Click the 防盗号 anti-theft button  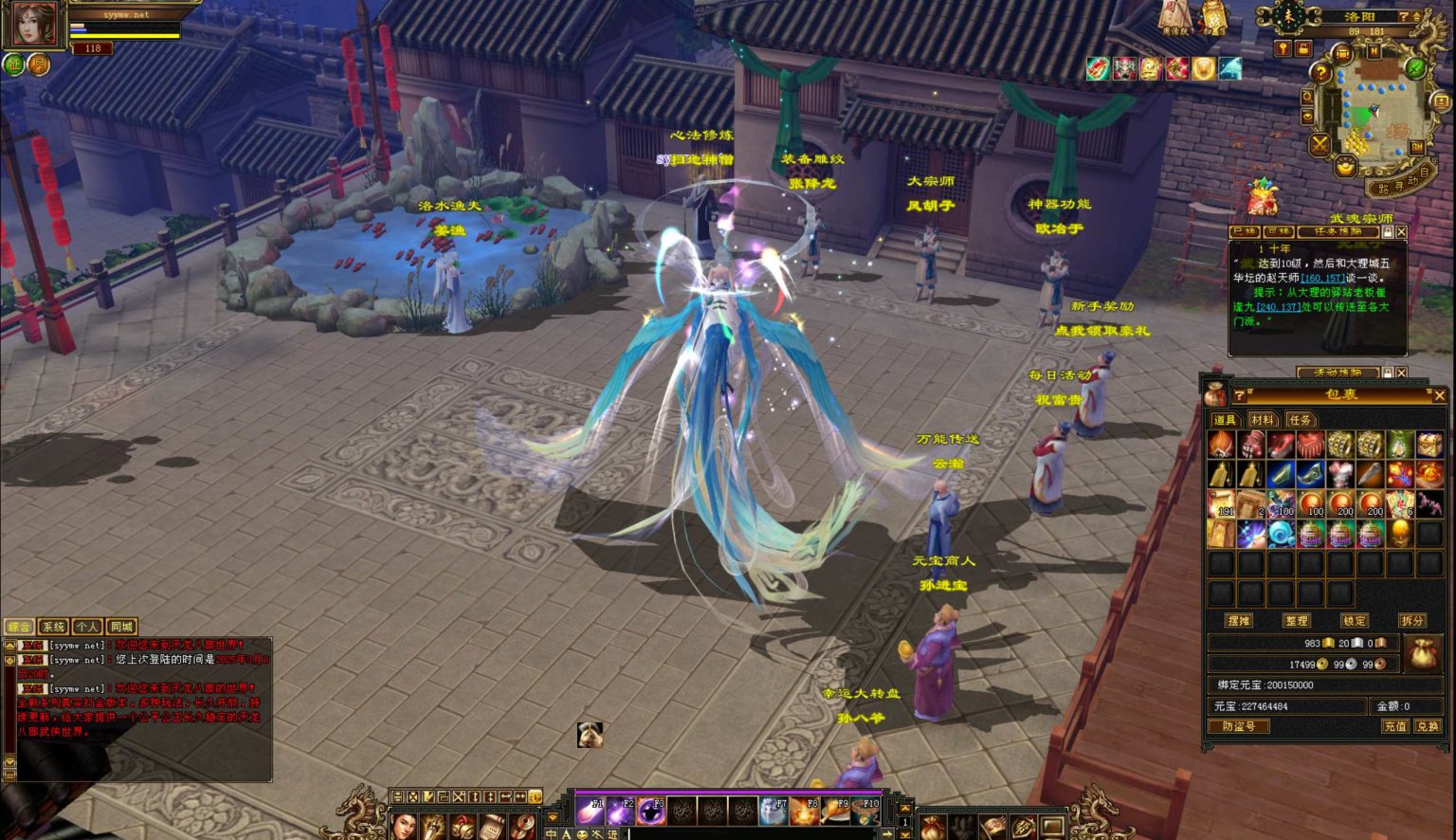(x=1239, y=726)
